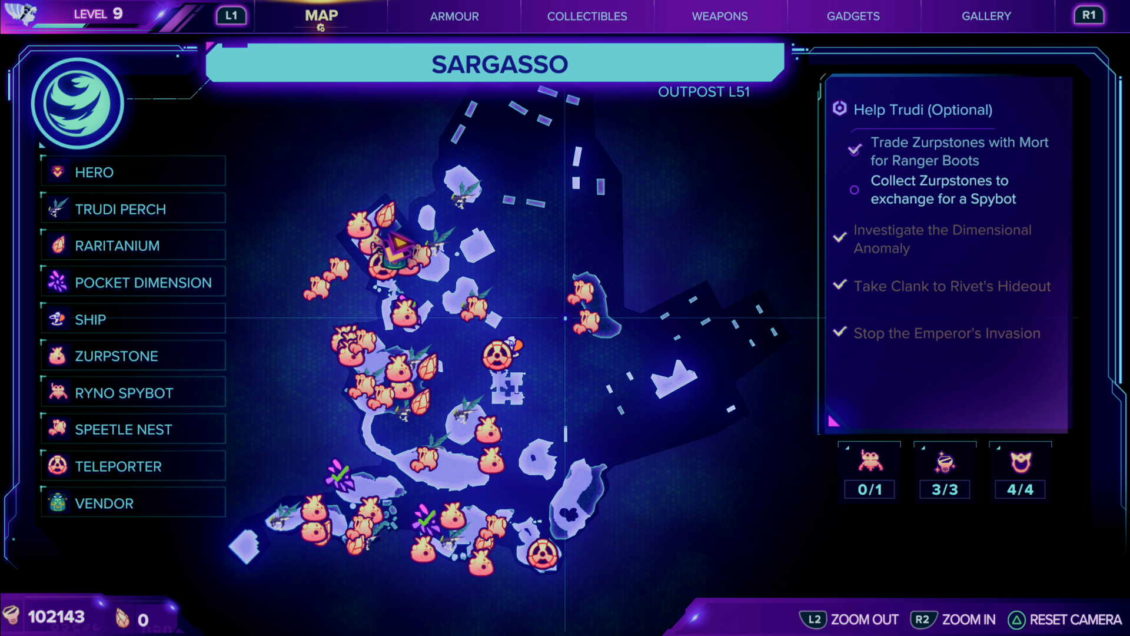Select RYNO Spybot legend entry

pos(134,393)
